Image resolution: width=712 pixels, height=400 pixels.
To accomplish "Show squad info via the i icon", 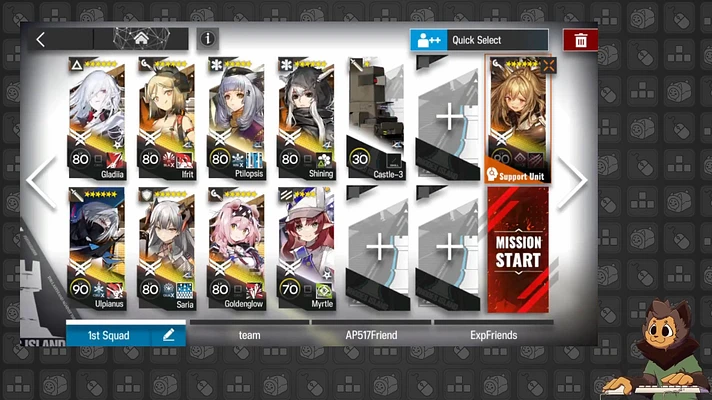I will click(x=208, y=39).
